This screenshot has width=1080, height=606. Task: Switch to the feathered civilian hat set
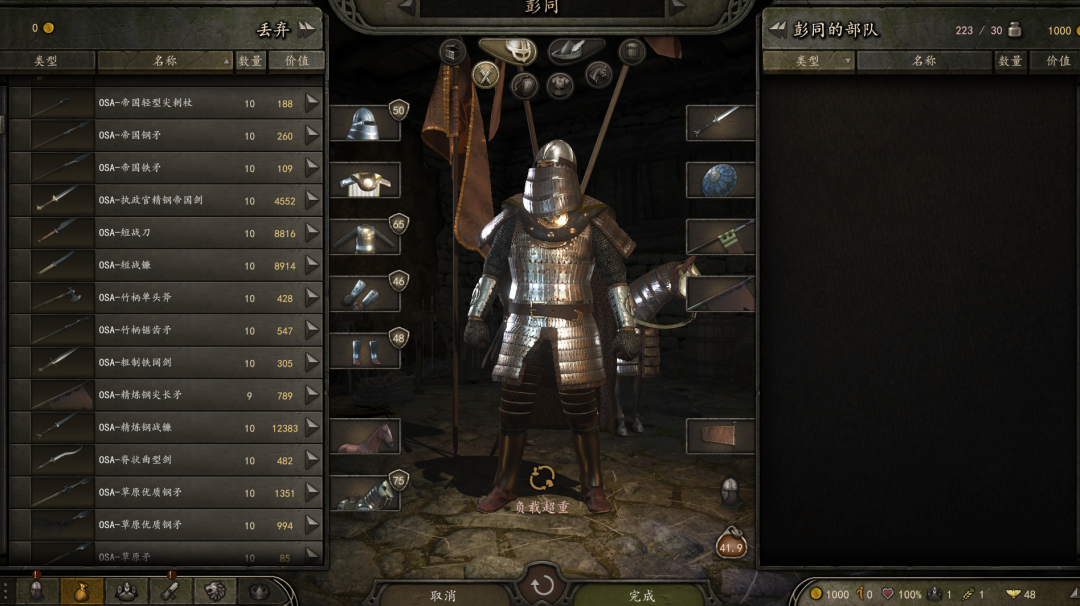pos(575,48)
